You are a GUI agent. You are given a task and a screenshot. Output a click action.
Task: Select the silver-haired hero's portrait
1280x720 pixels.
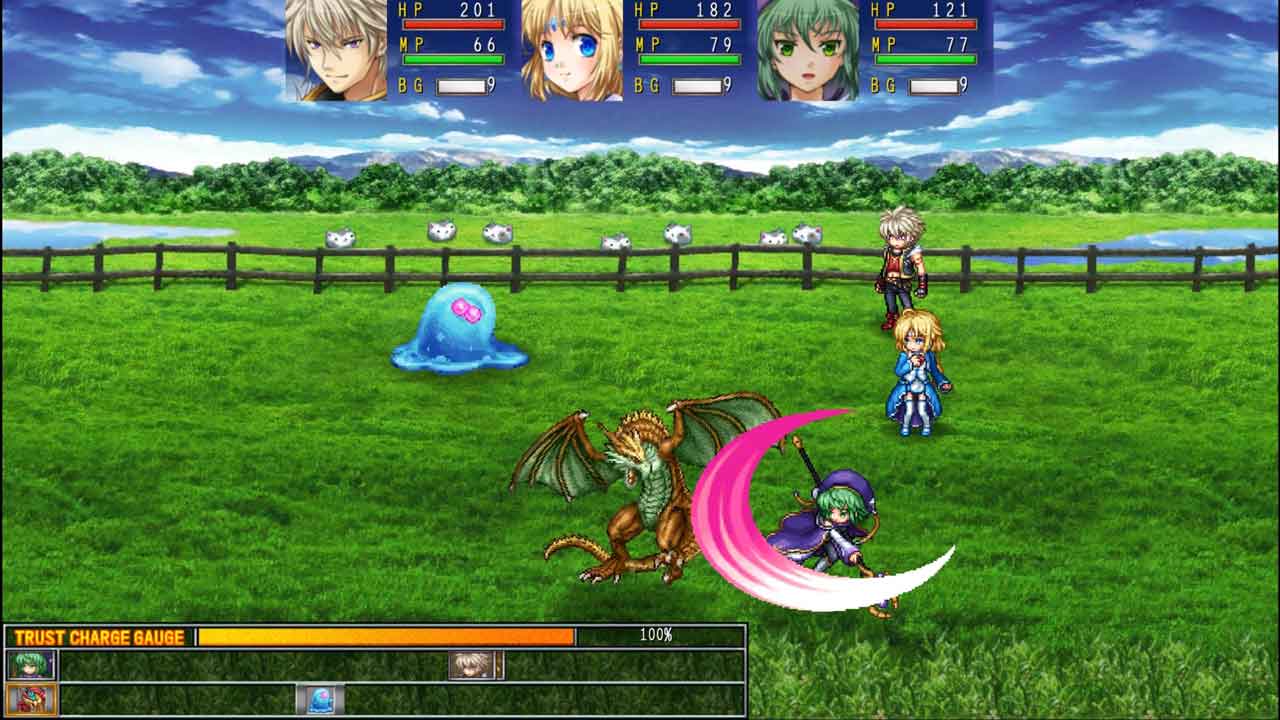pos(336,50)
